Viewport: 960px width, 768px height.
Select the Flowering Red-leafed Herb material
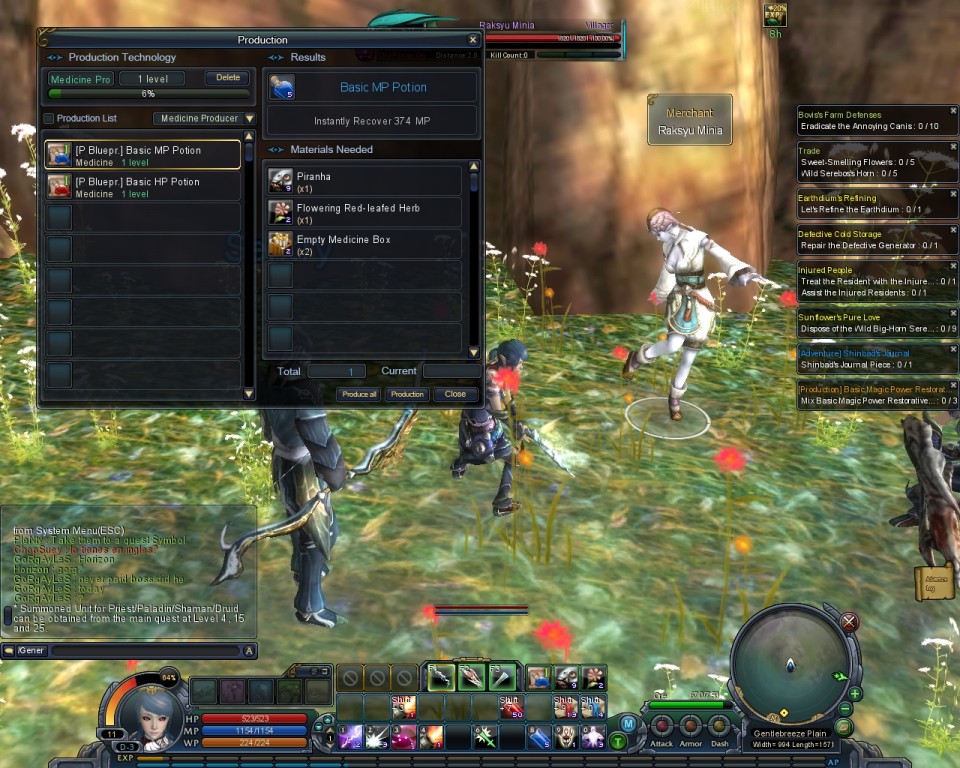coord(364,213)
